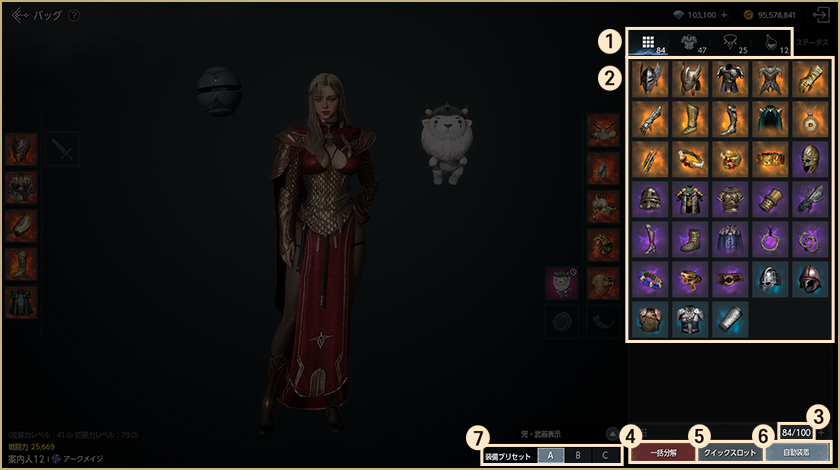Select the orange amulet item in the bag
This screenshot has height=470, width=840.
[810, 119]
